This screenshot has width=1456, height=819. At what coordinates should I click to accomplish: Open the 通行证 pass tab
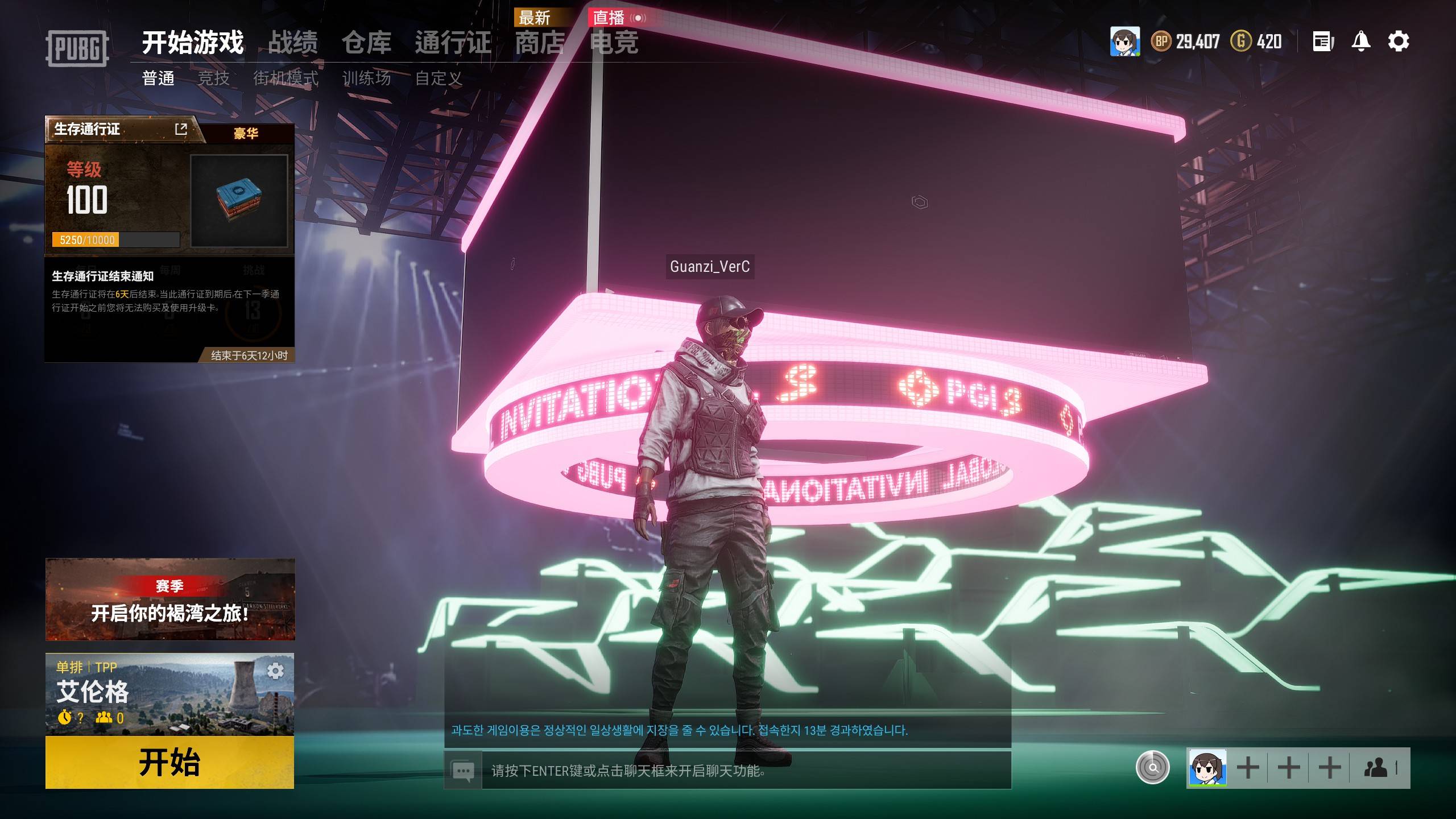point(452,43)
